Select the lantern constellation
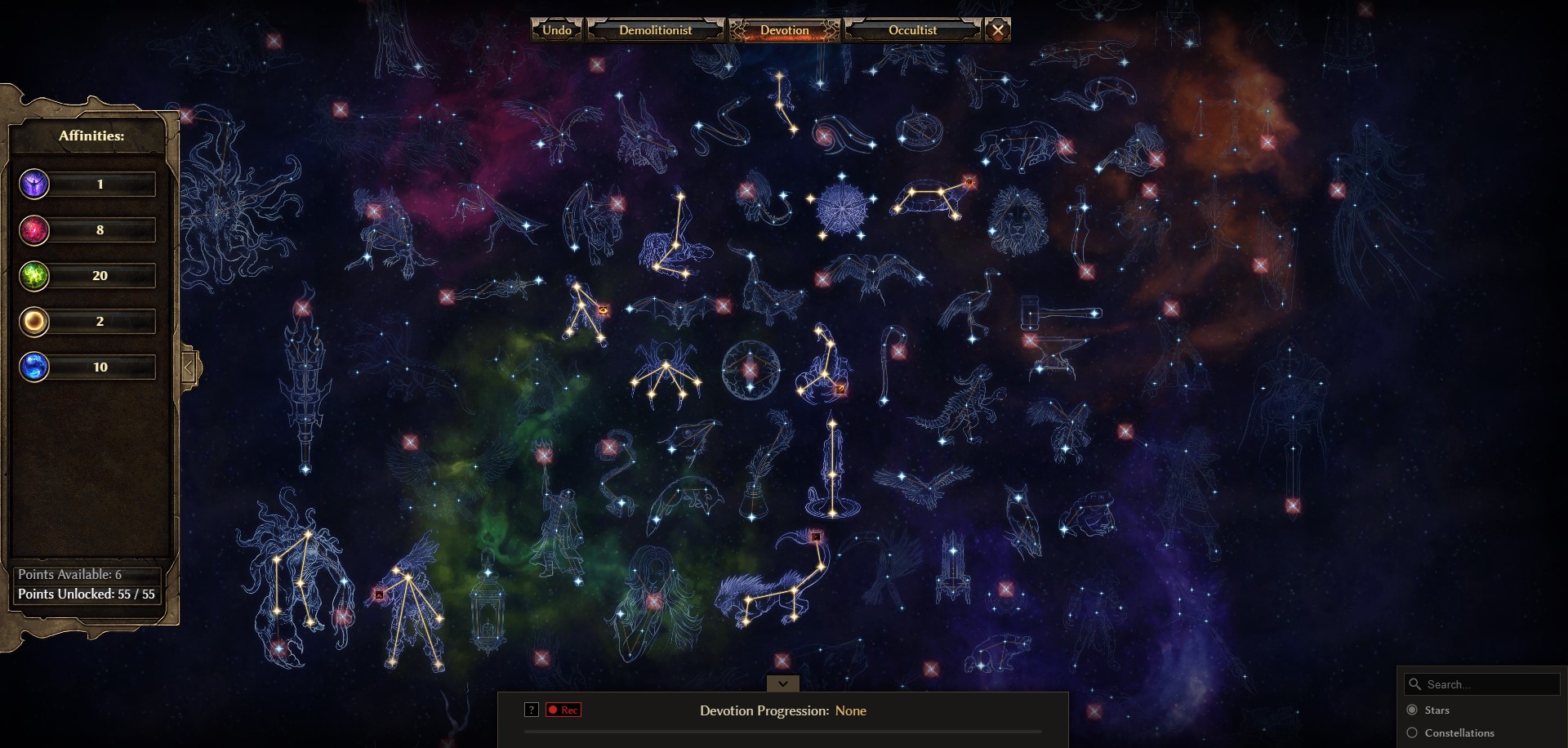 (488, 604)
